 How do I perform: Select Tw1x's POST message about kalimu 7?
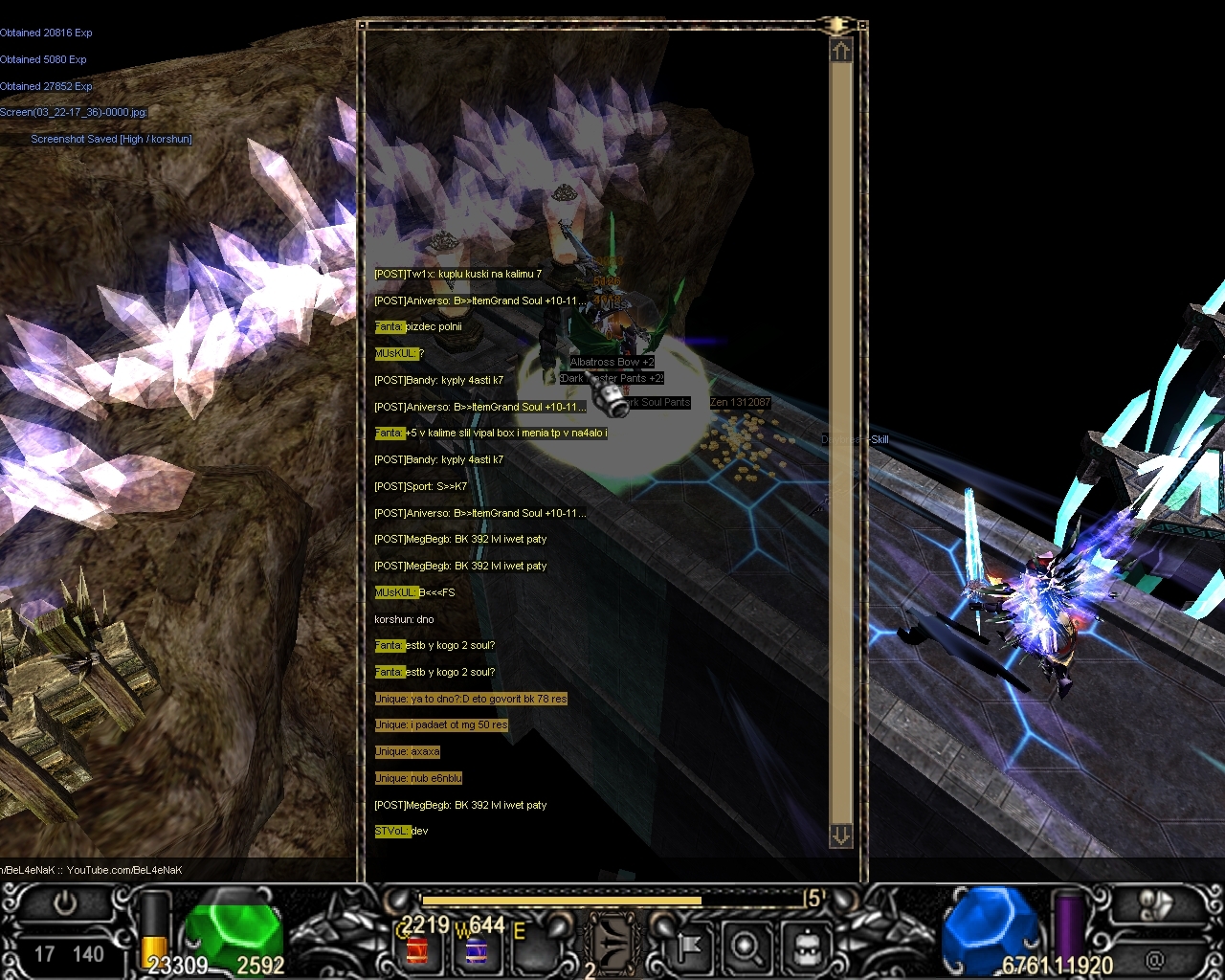[457, 274]
